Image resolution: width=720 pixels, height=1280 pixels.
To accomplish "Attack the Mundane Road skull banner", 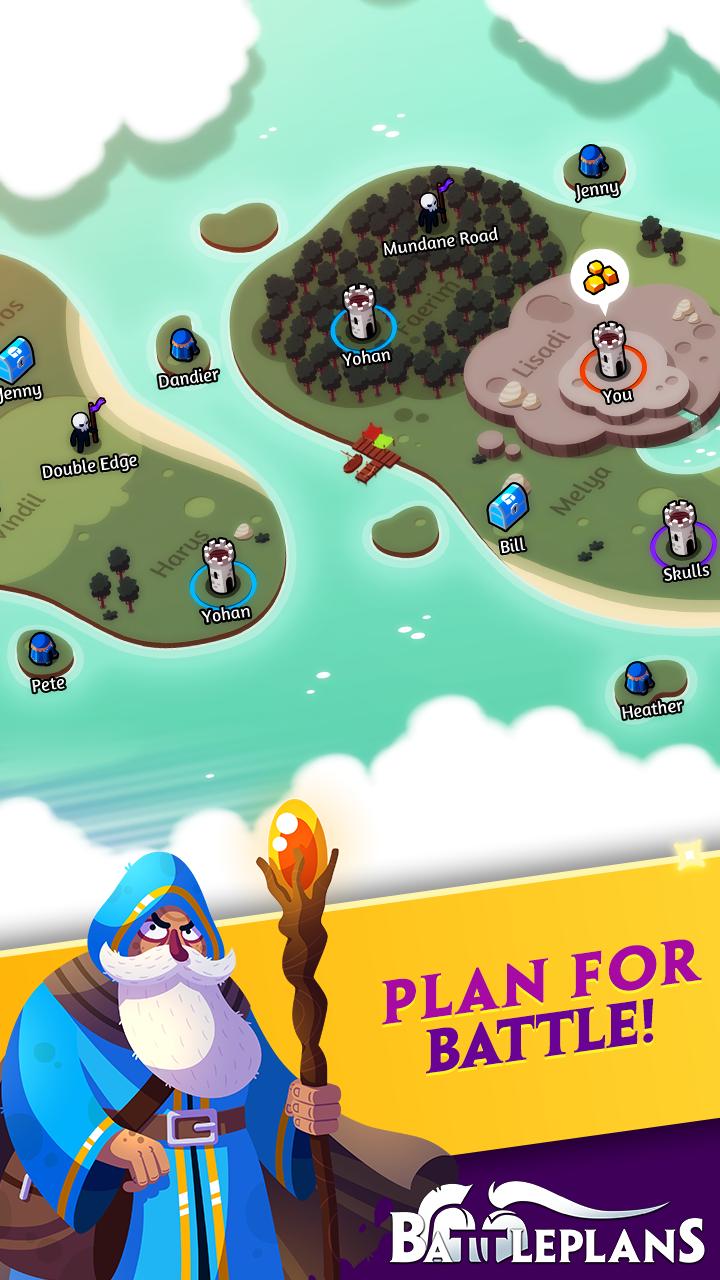I will pyautogui.click(x=430, y=210).
